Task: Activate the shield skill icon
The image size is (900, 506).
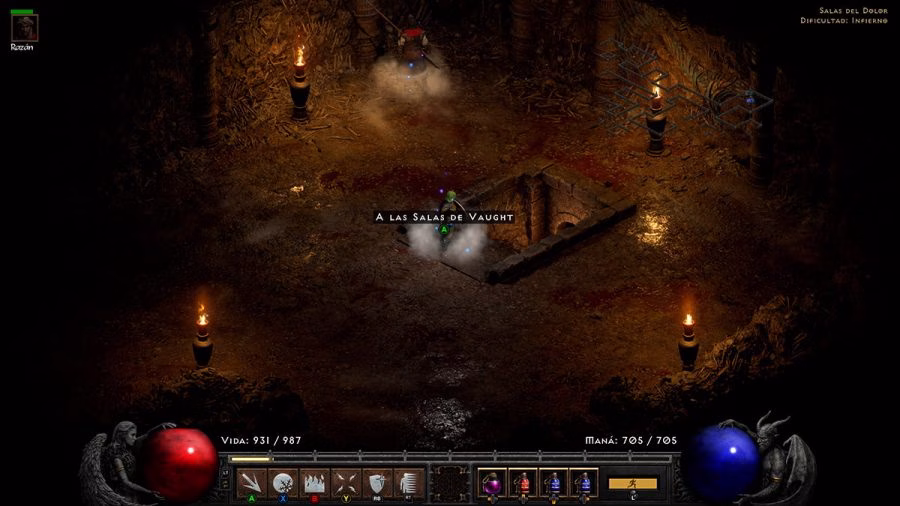Action: 376,483
